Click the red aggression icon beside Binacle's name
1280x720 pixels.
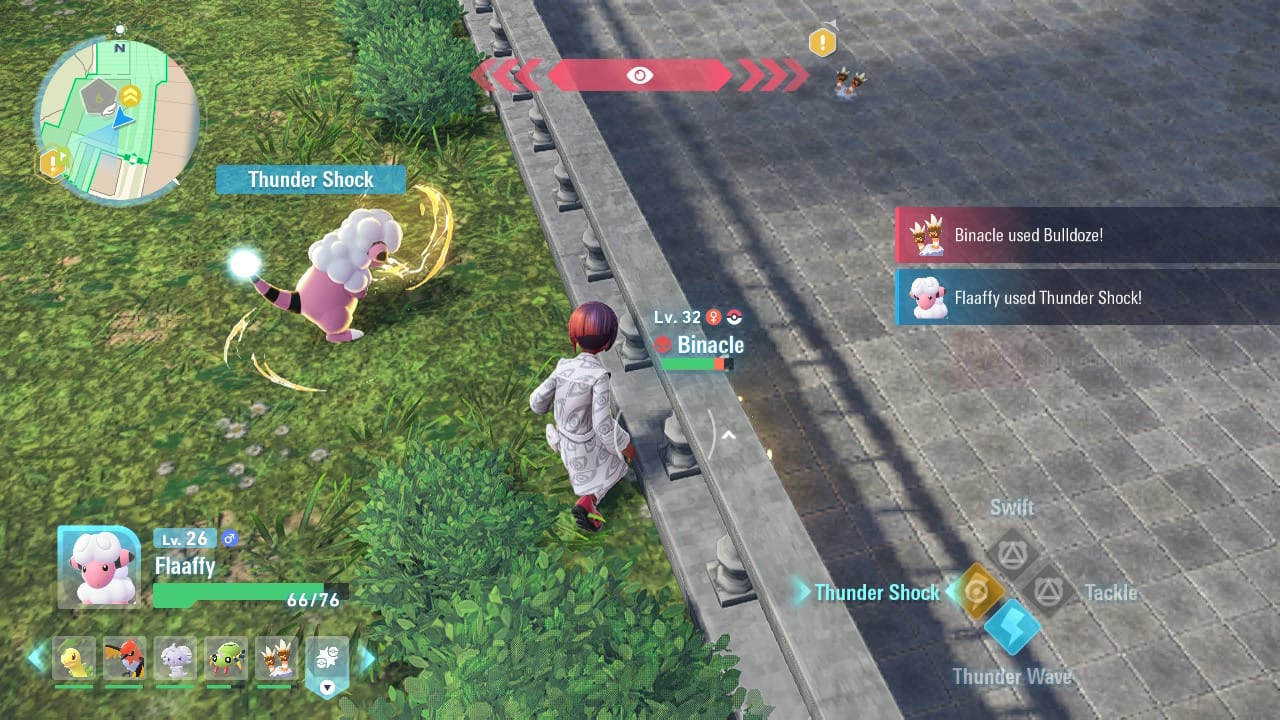pyautogui.click(x=663, y=345)
